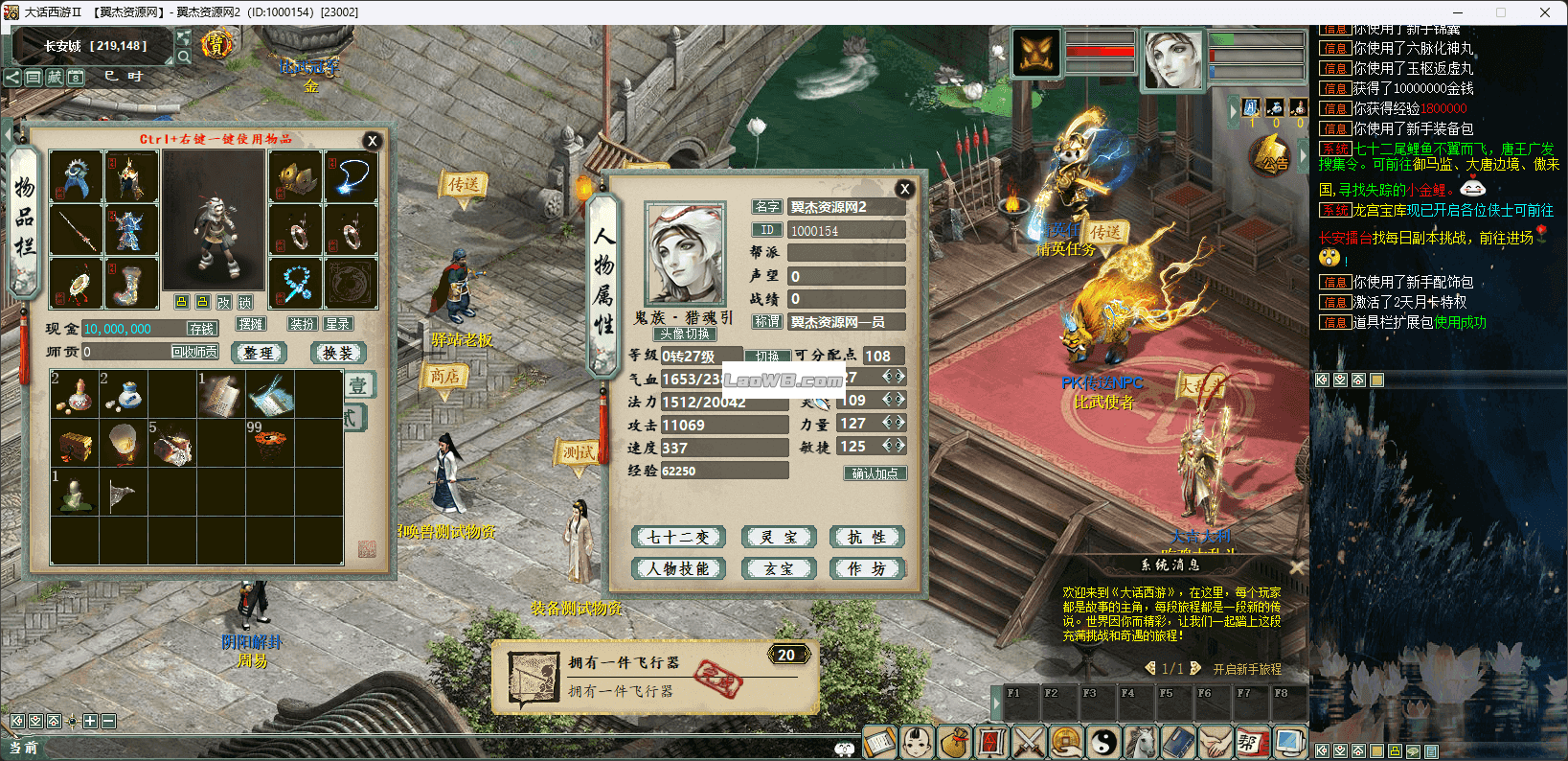Open the 灵宝 spirit treasure button
Screen dimensions: 1568x761
779,537
